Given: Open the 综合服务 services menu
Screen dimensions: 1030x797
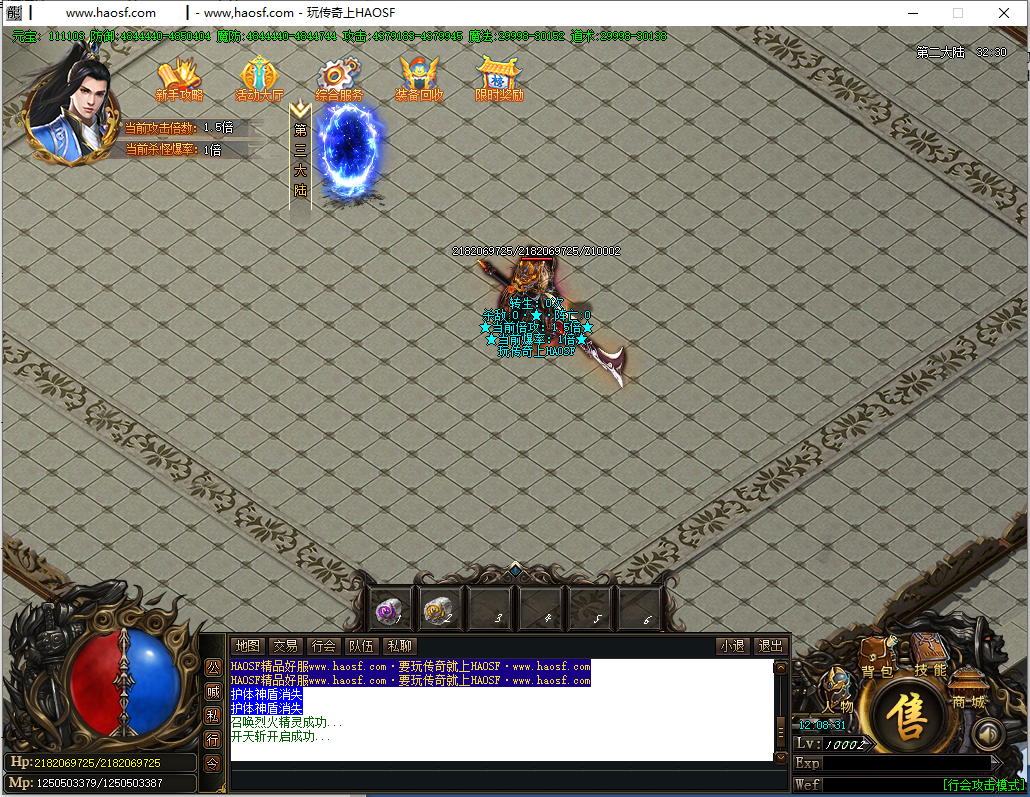Looking at the screenshot, I should pos(339,79).
